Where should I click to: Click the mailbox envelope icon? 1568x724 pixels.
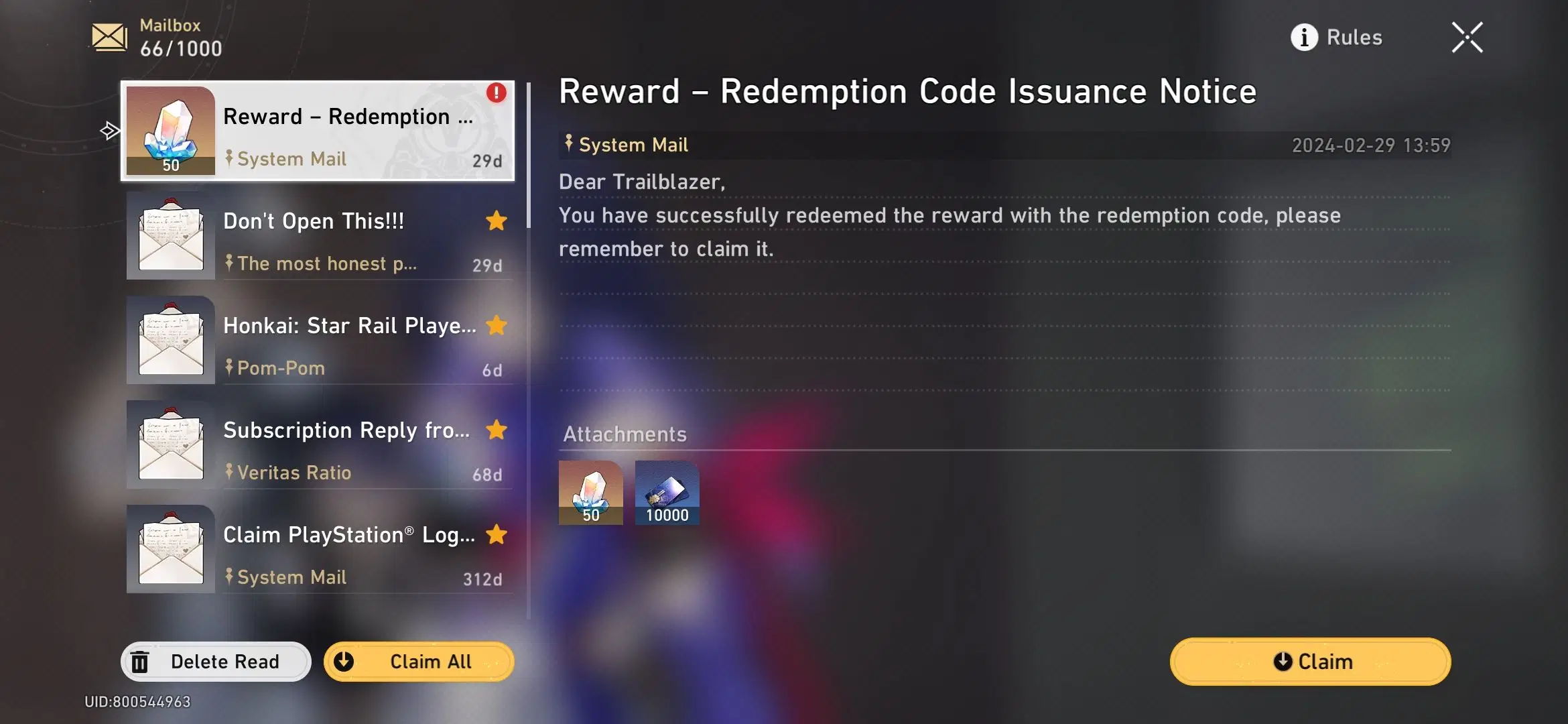tap(107, 37)
